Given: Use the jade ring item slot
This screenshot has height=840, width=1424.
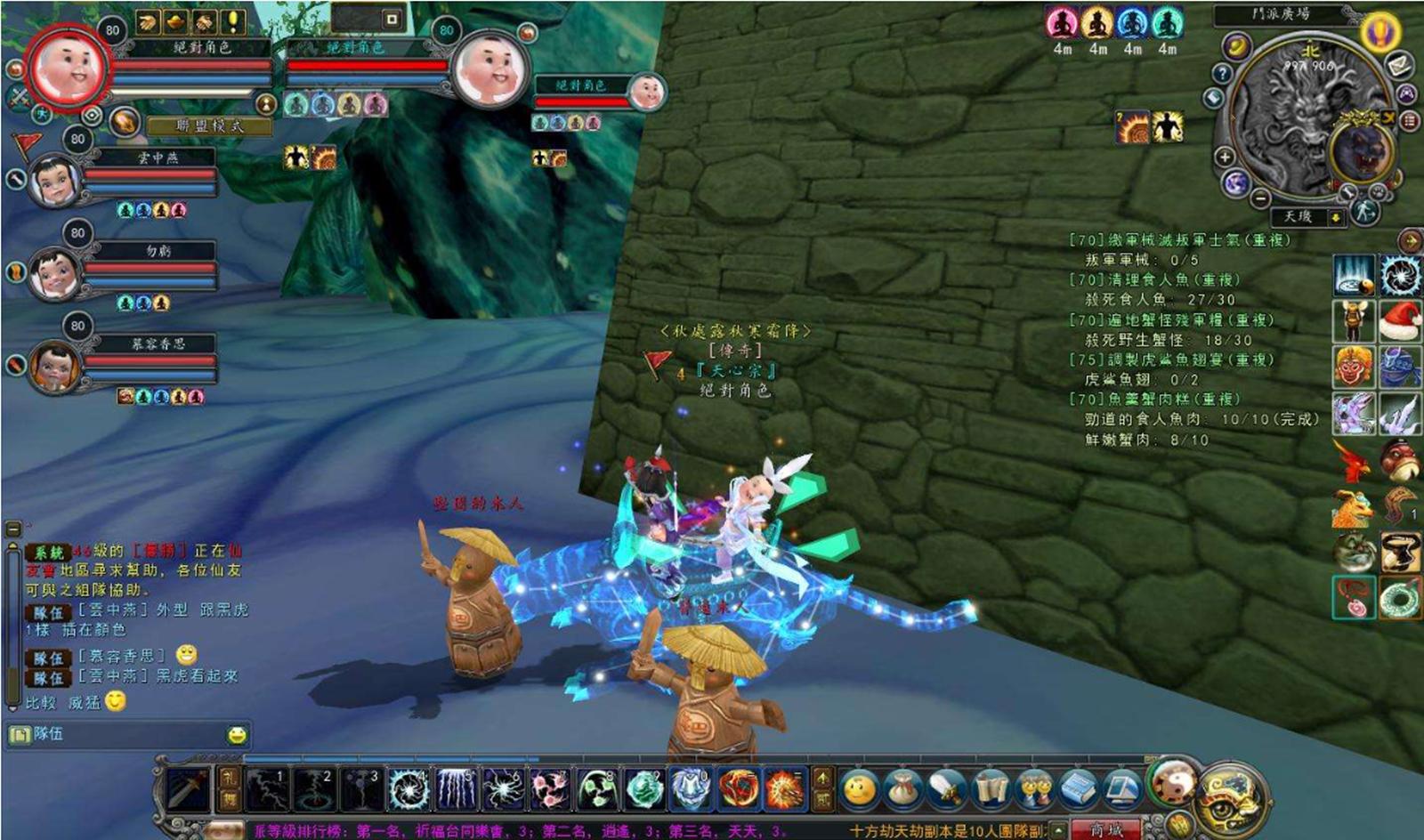Looking at the screenshot, I should click(x=1400, y=598).
